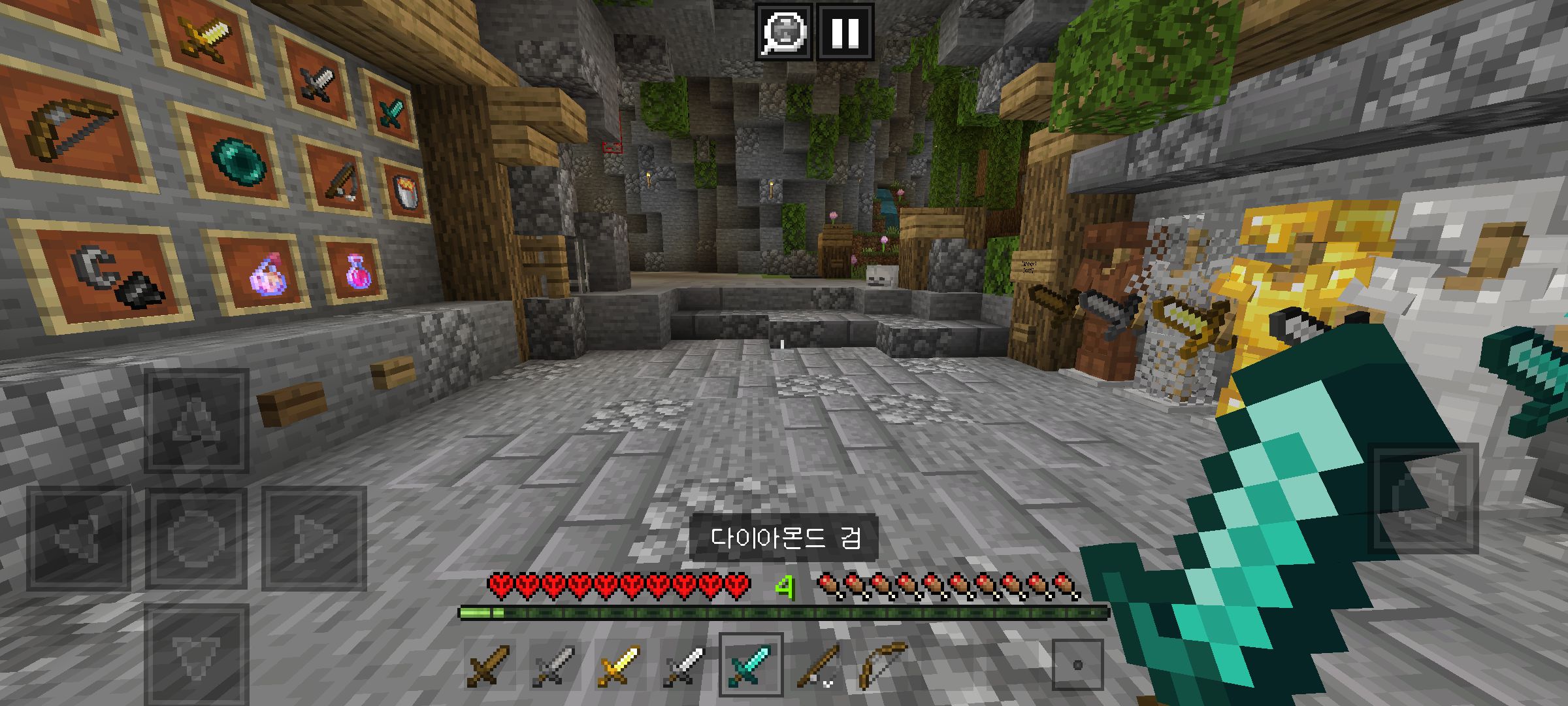Equip the fishing rod from the hotbar
The image size is (1568, 706).
[816, 665]
